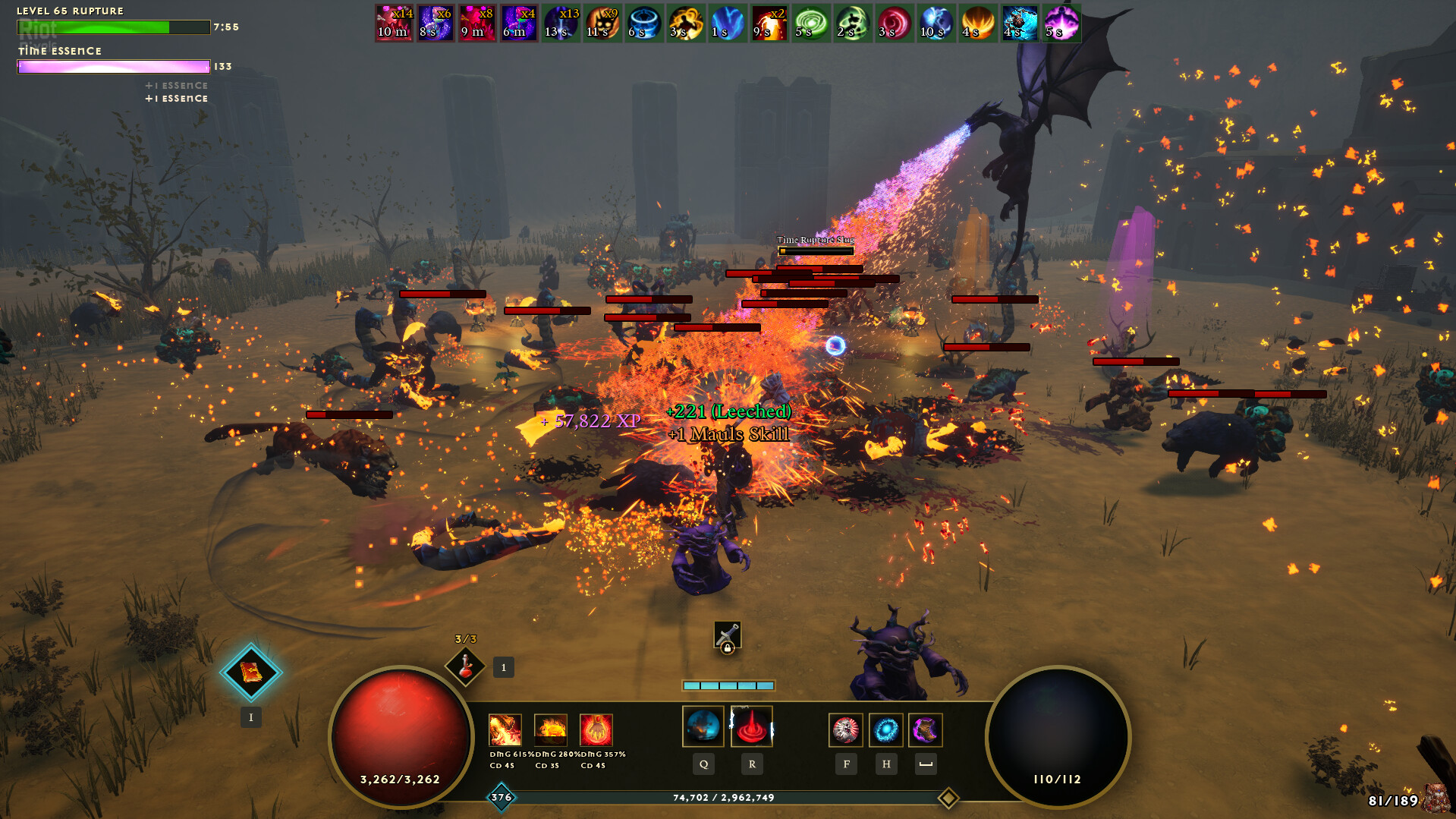
Task: Inspect the x13 dark purple buff icon
Action: (561, 23)
